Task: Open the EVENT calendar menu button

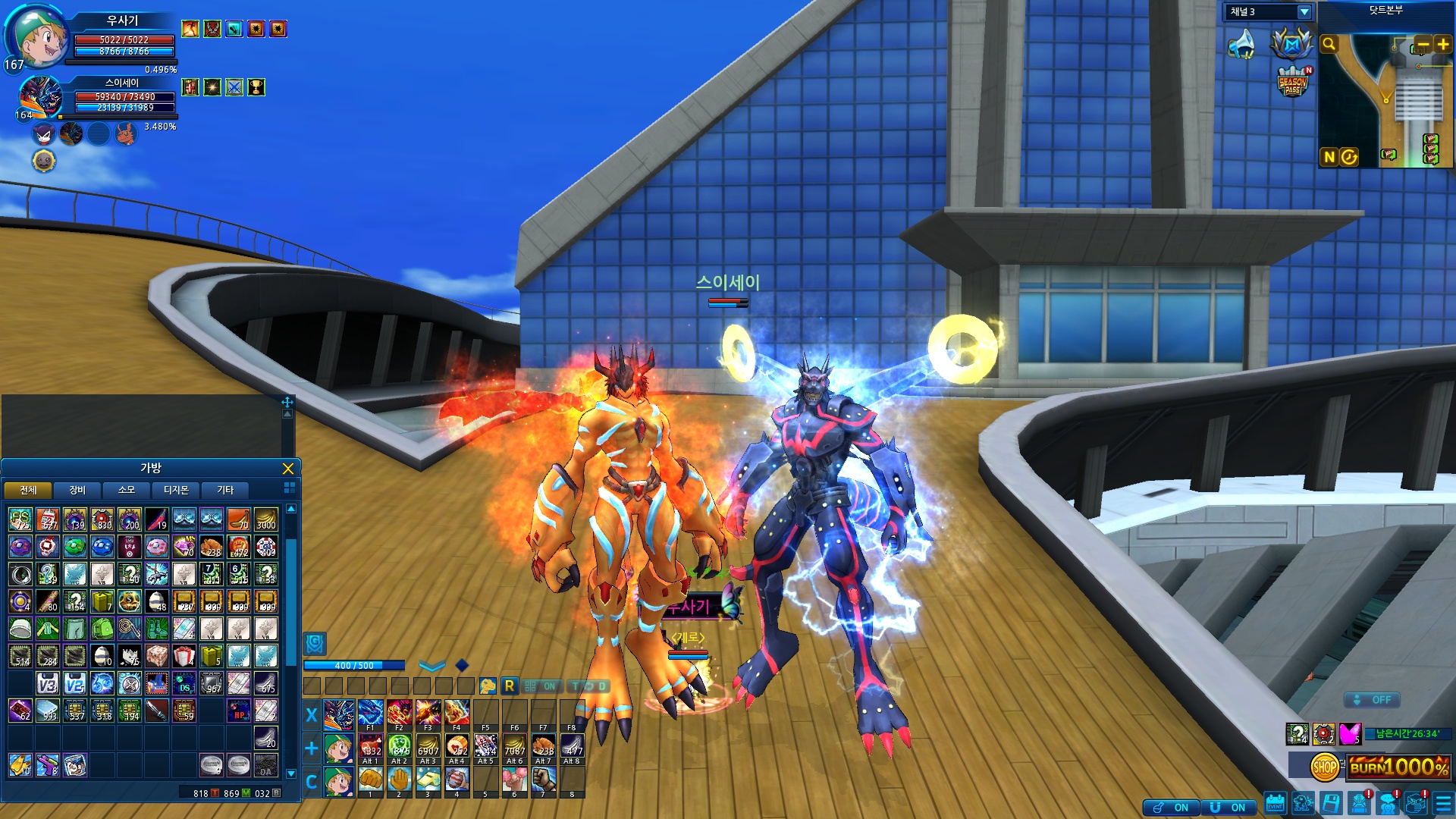Action: tap(1275, 804)
